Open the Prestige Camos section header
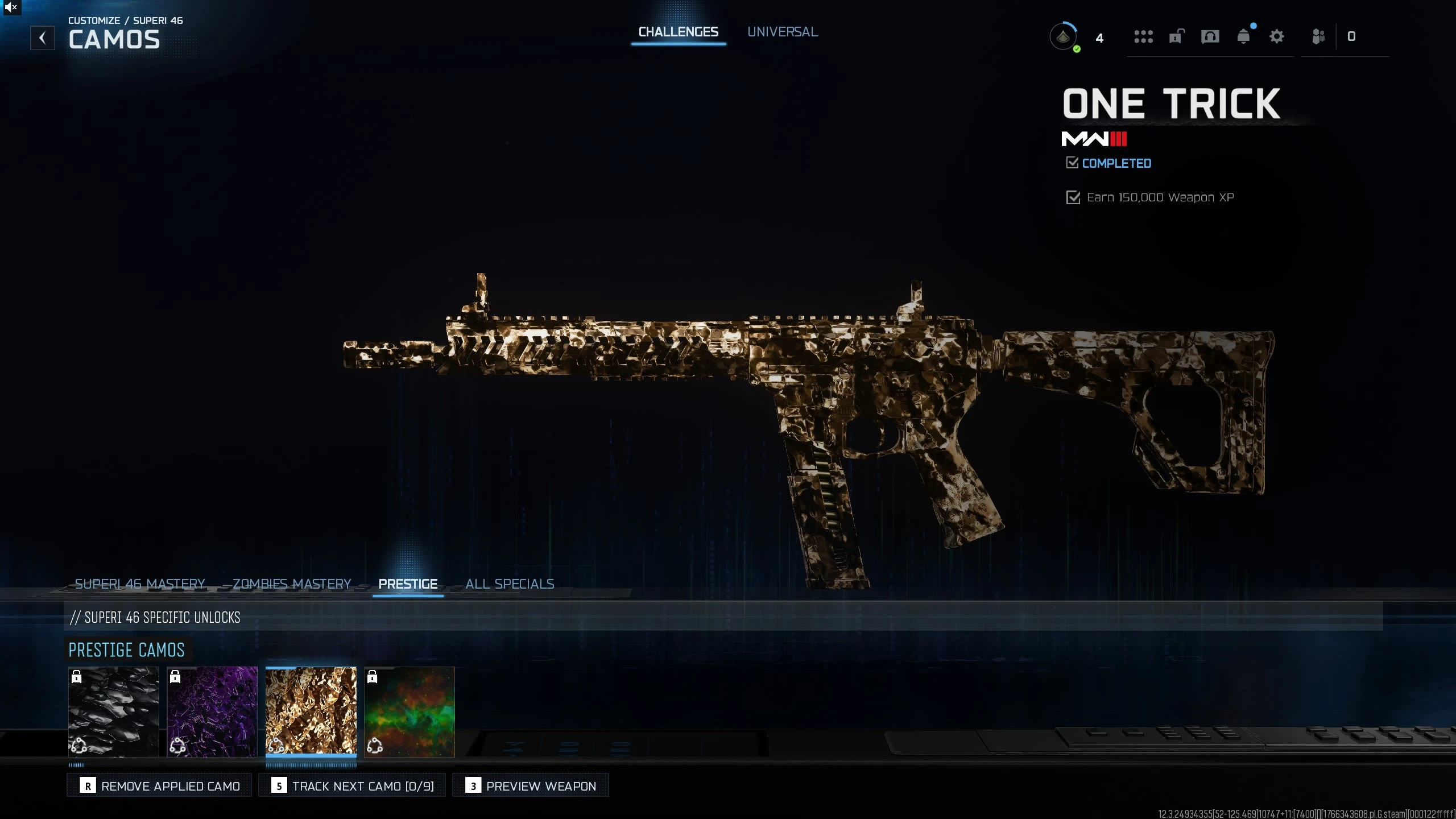Viewport: 1456px width, 819px height. pyautogui.click(x=126, y=650)
